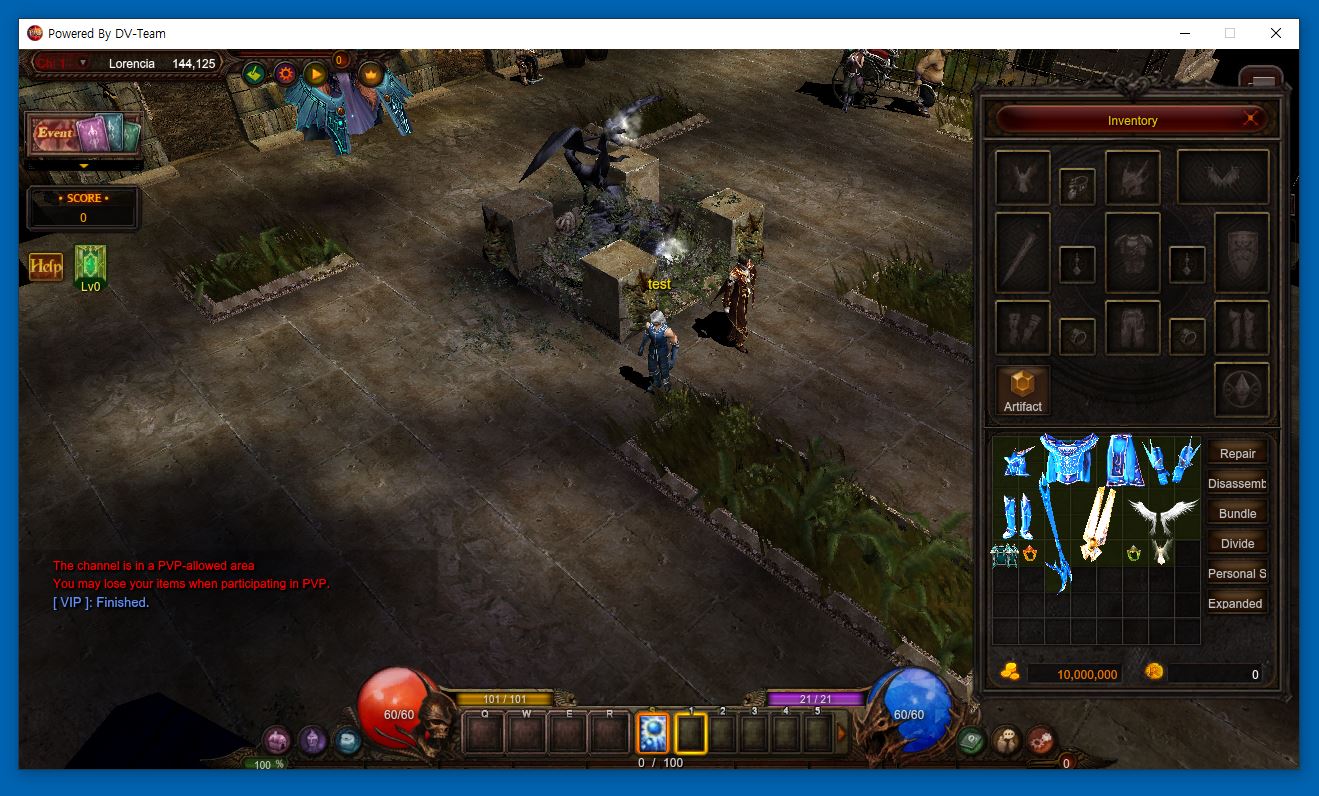Select the golden sword item
The height and width of the screenshot is (796, 1319).
click(x=1097, y=522)
